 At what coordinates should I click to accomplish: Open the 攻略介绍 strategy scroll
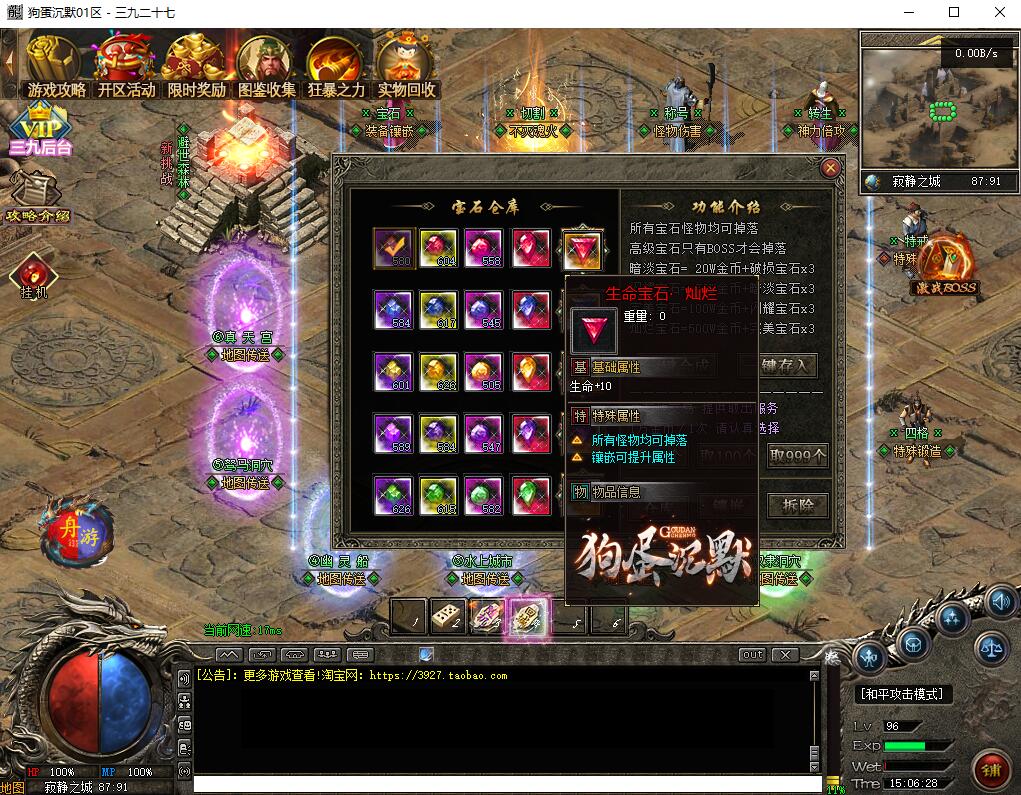[x=38, y=198]
